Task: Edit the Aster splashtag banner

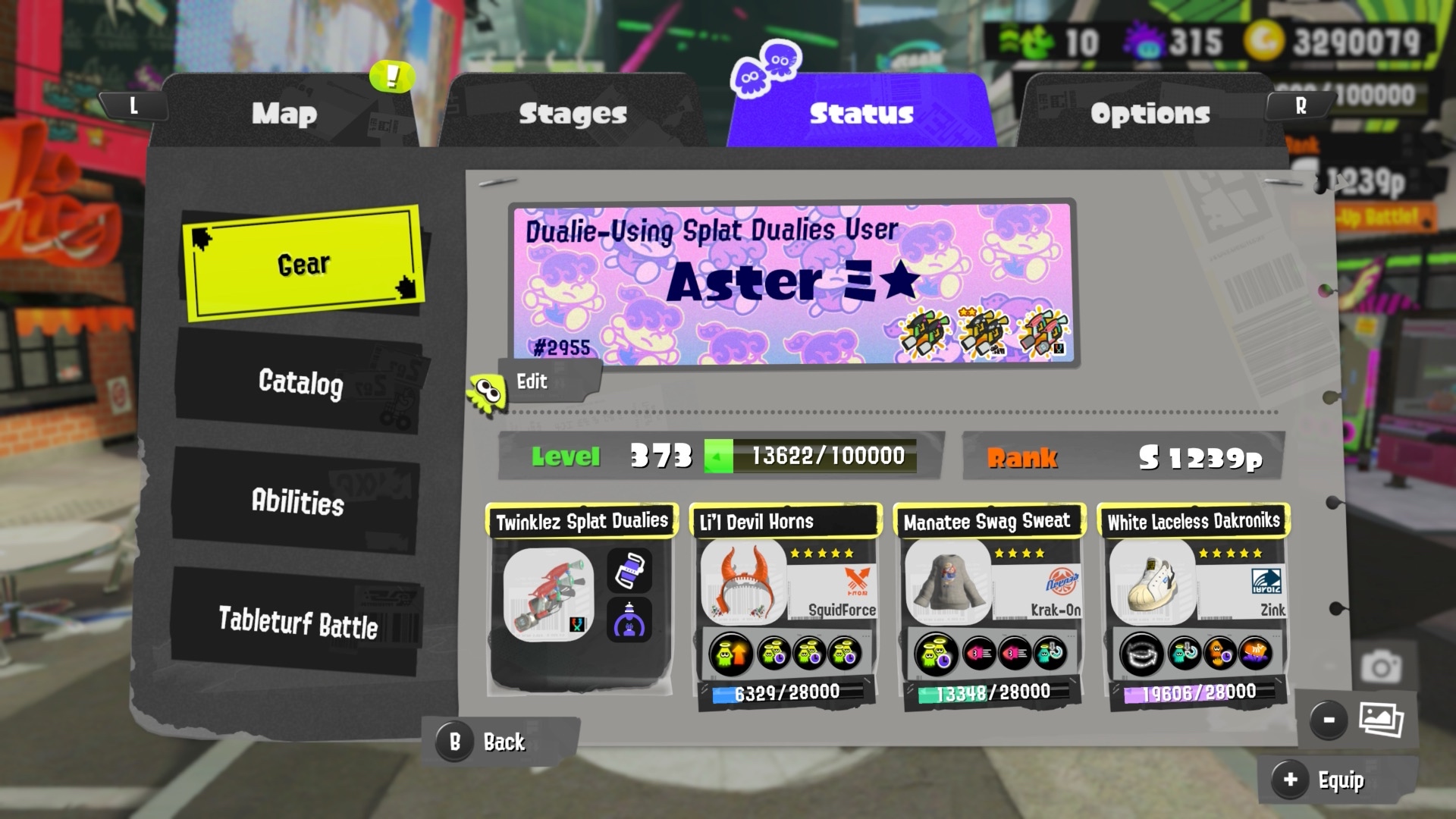Action: (x=531, y=381)
